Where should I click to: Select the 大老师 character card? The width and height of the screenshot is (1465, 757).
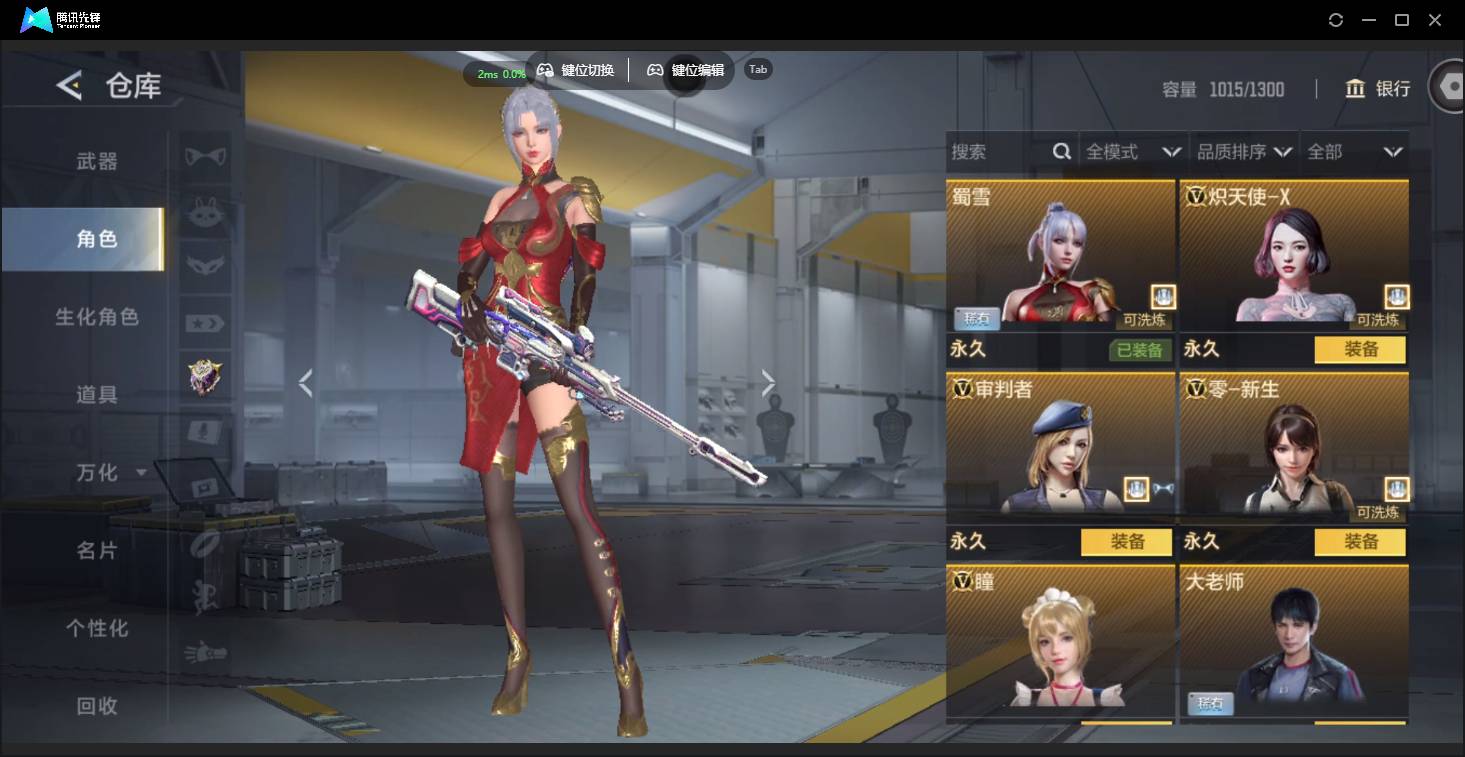click(1294, 640)
